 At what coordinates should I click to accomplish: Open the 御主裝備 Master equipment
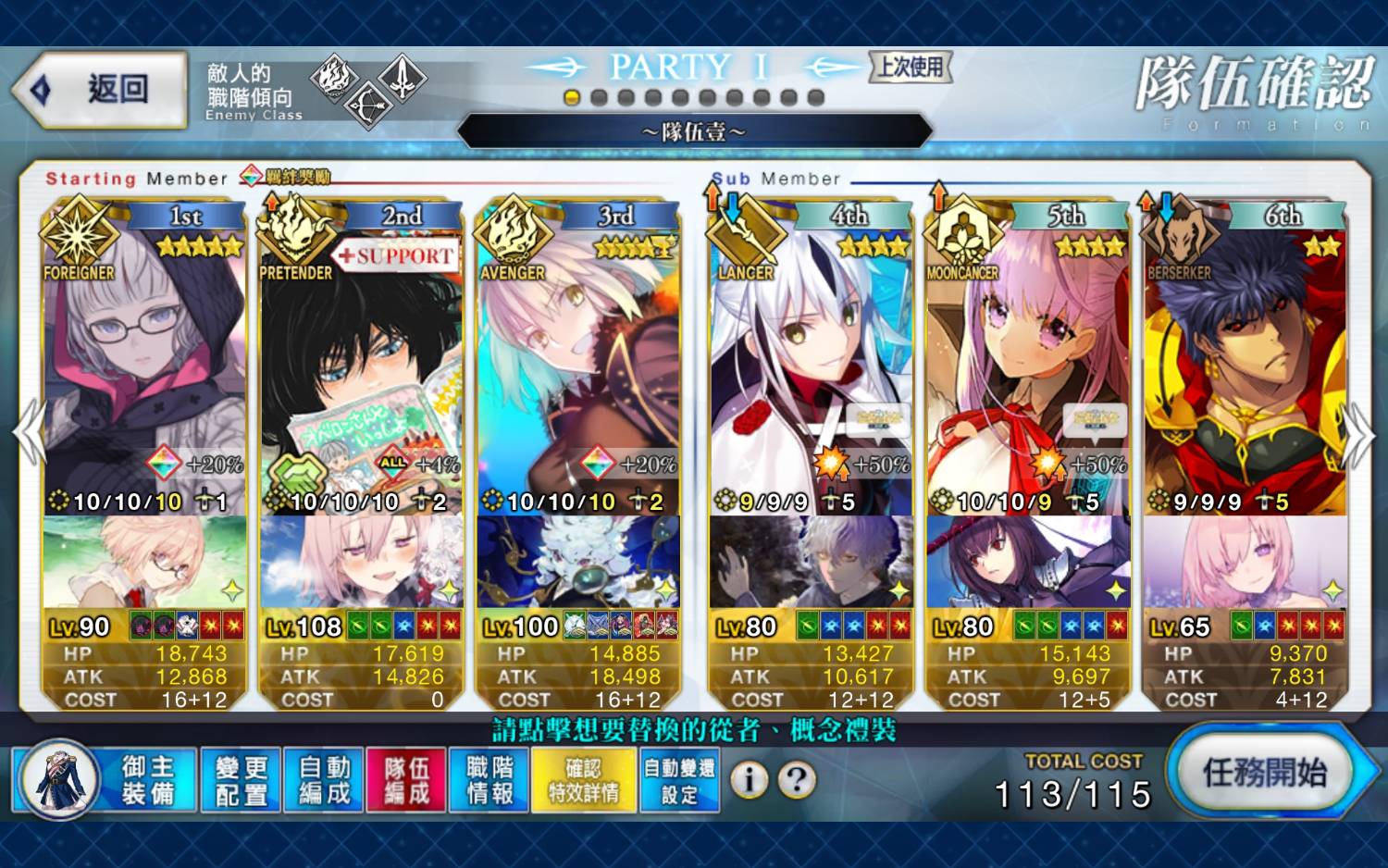[105, 781]
